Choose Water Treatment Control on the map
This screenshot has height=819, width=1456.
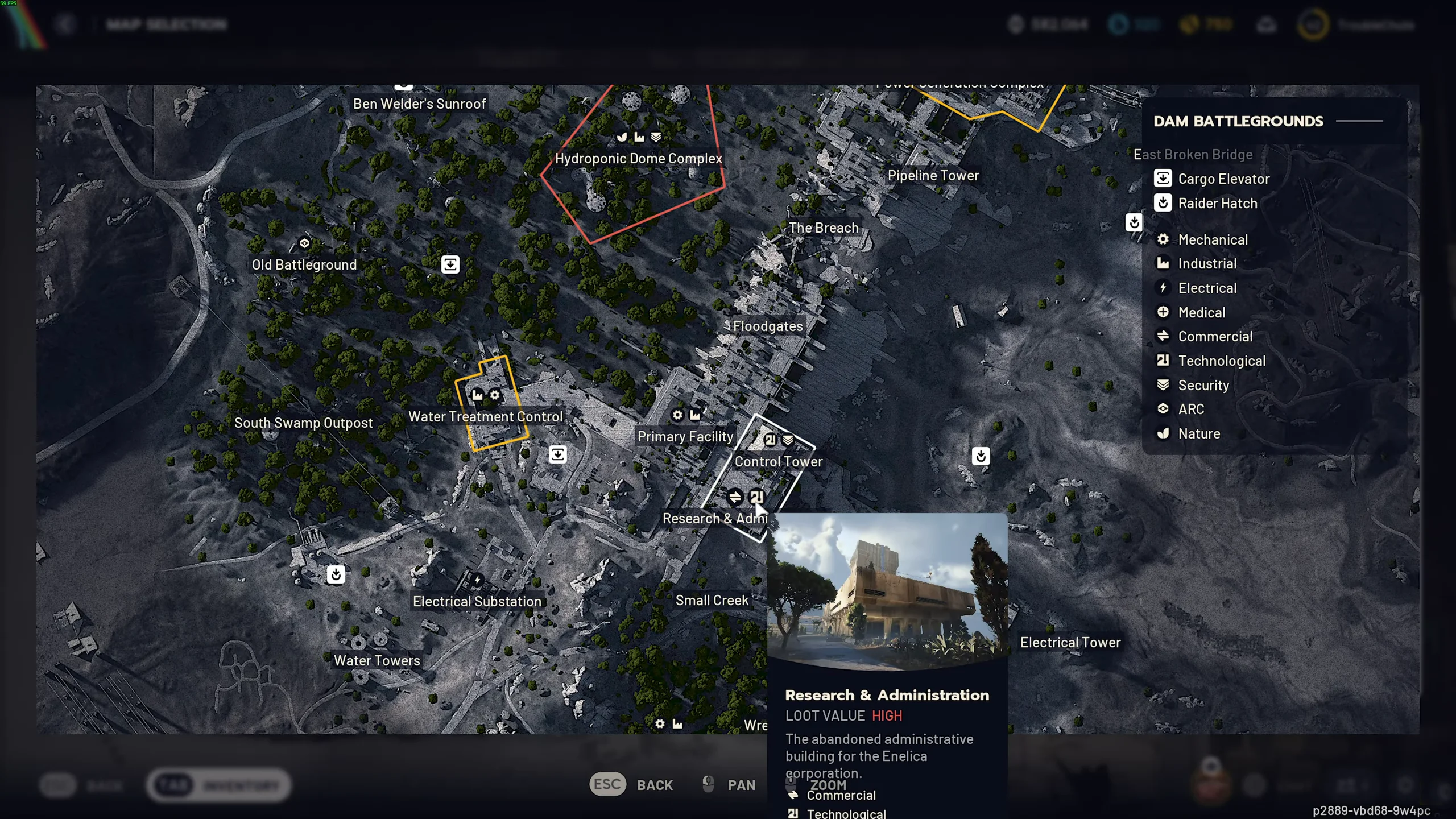click(x=485, y=416)
